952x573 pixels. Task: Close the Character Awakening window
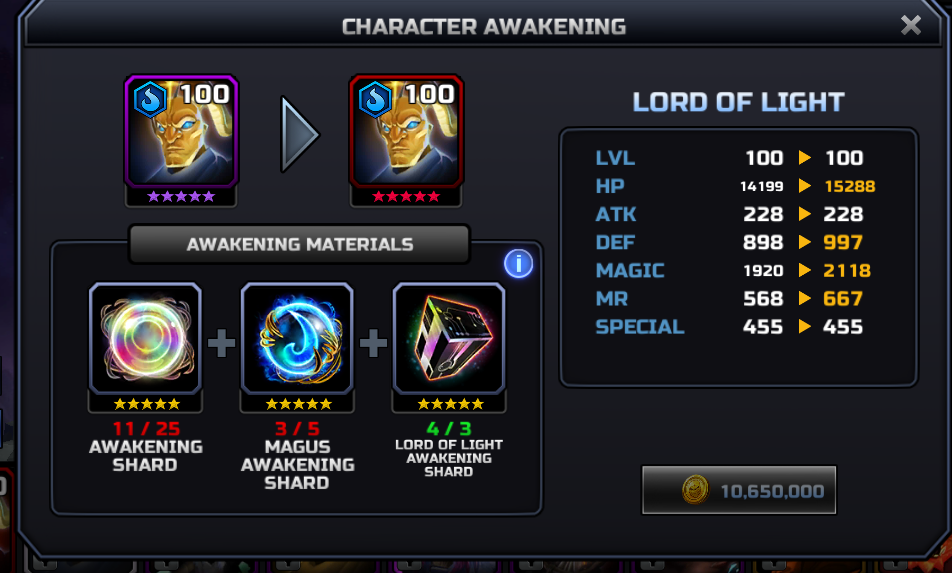point(910,25)
